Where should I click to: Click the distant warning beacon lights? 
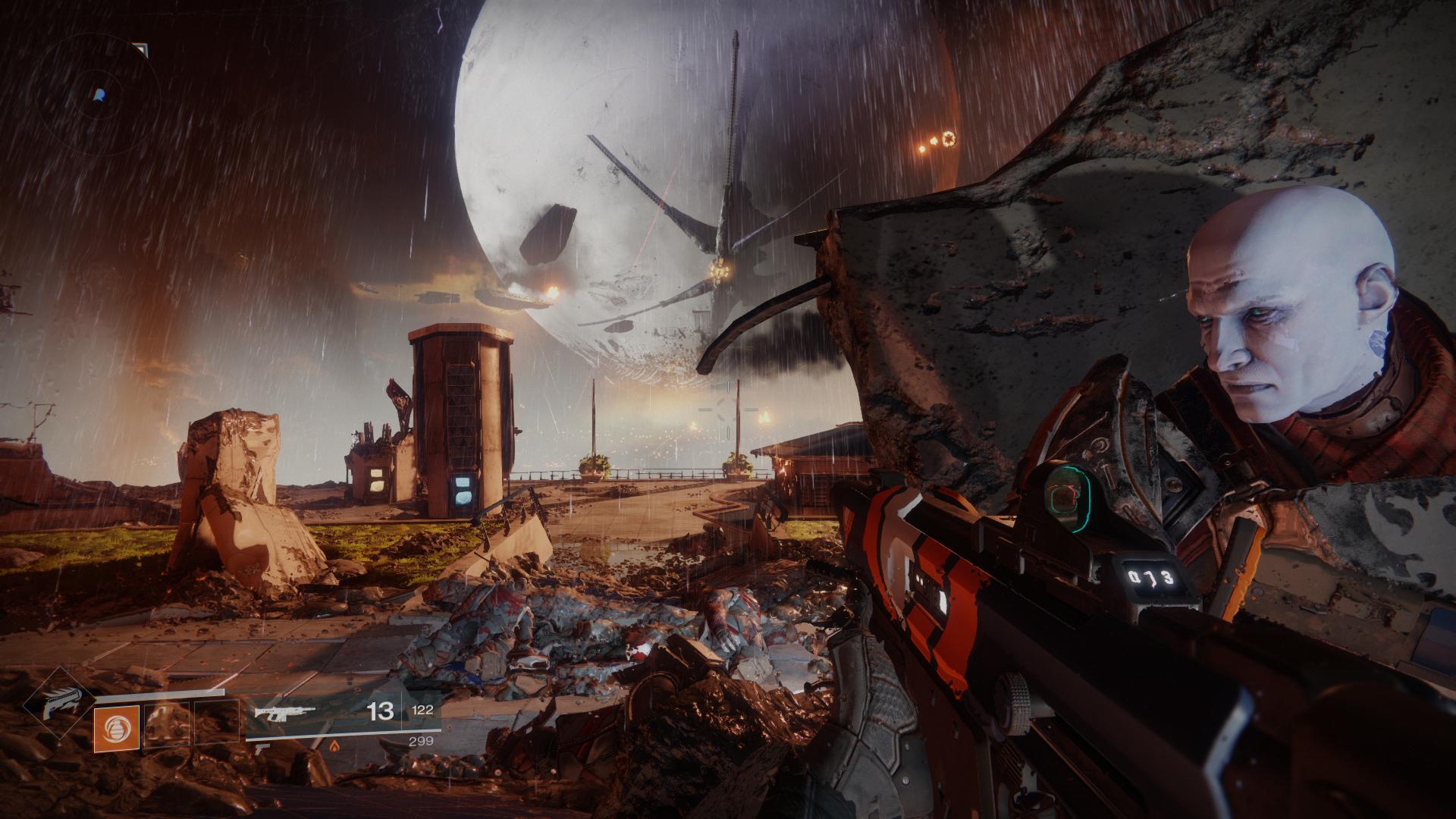(940, 140)
